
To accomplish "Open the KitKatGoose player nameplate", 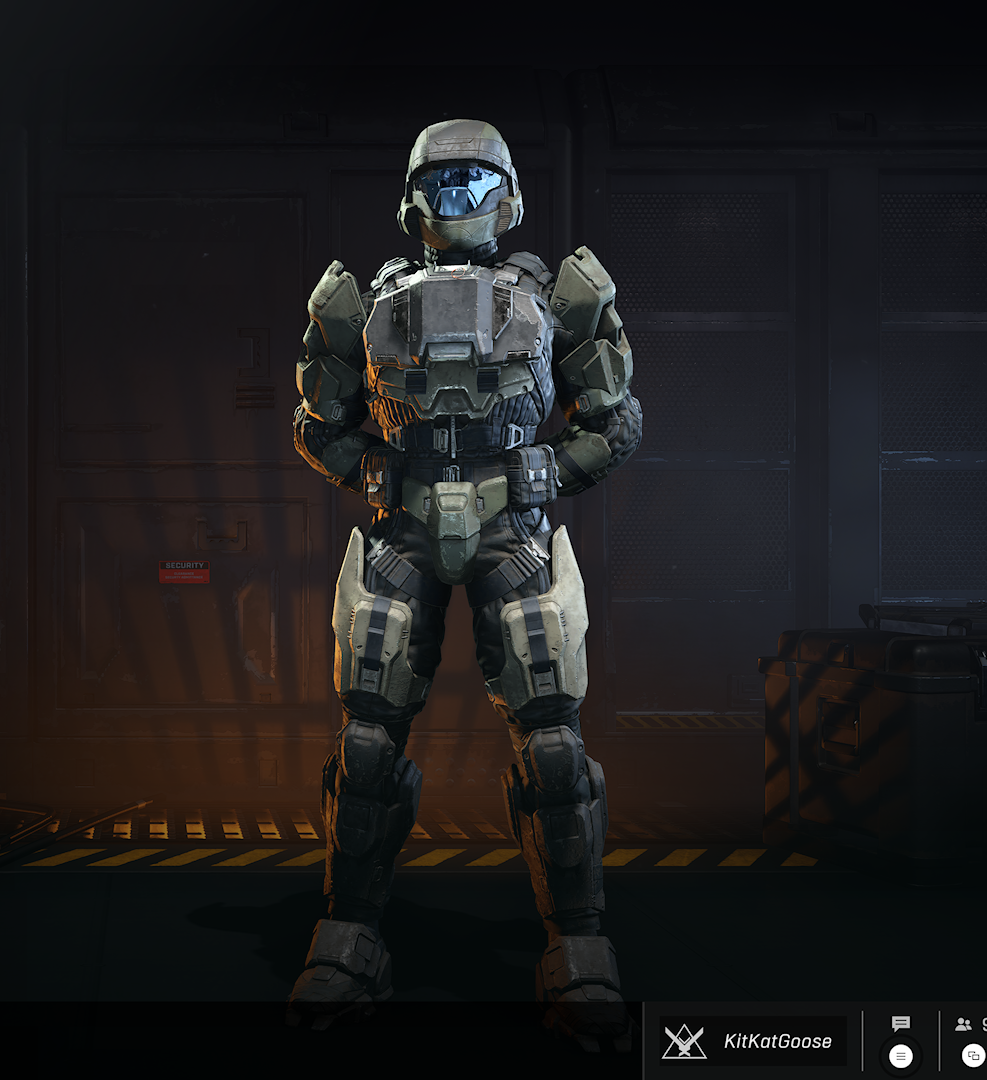I will pos(753,1041).
